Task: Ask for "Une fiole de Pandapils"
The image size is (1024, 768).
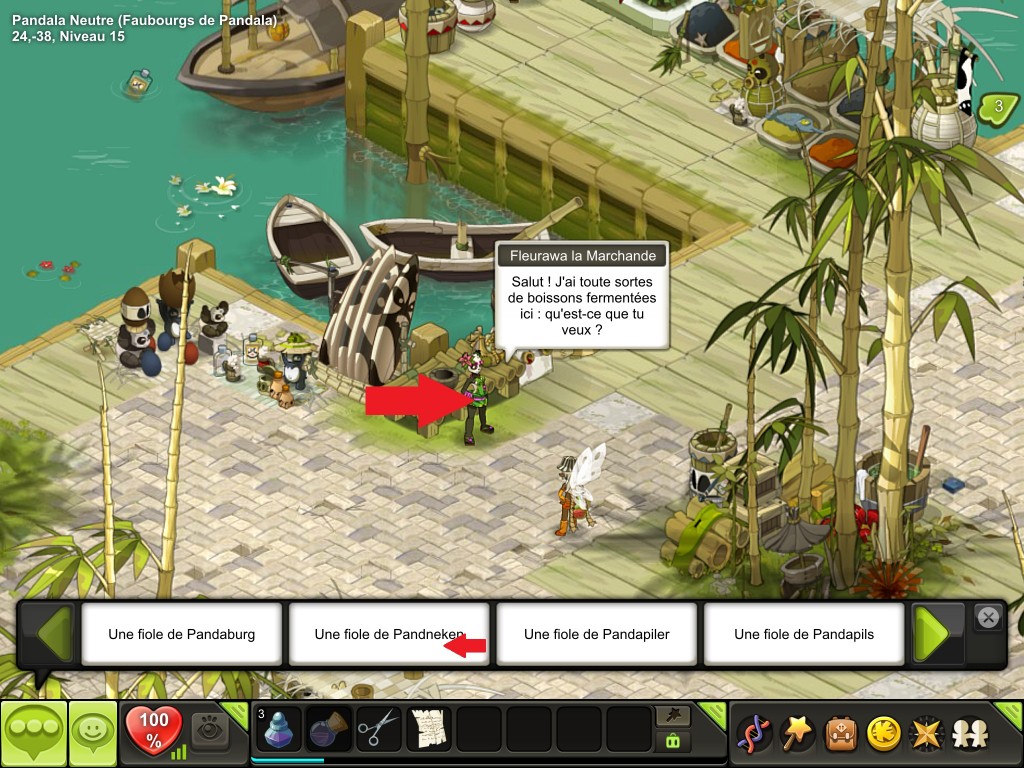Action: click(x=803, y=634)
